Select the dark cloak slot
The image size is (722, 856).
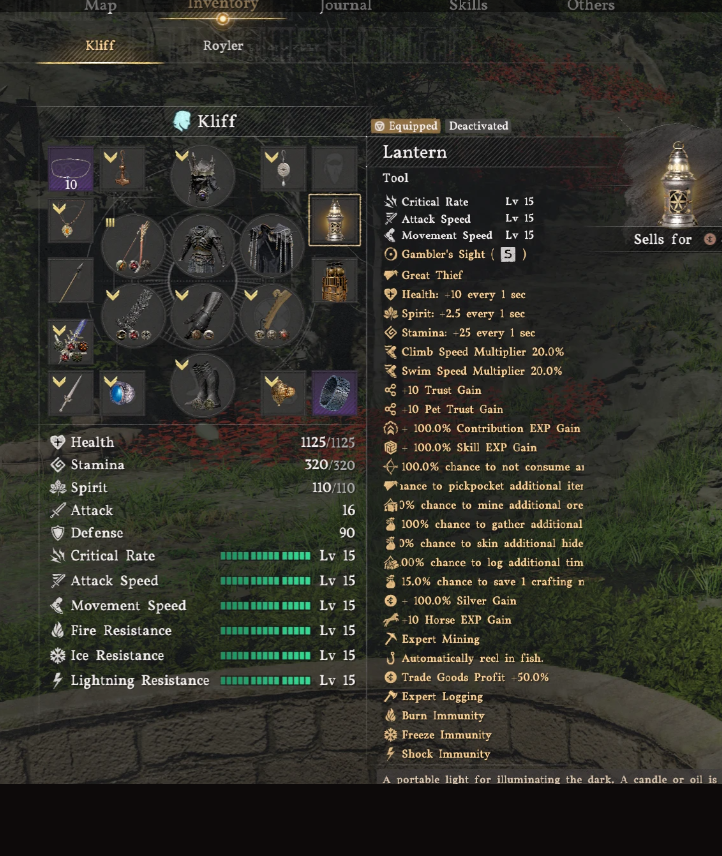tap(271, 246)
